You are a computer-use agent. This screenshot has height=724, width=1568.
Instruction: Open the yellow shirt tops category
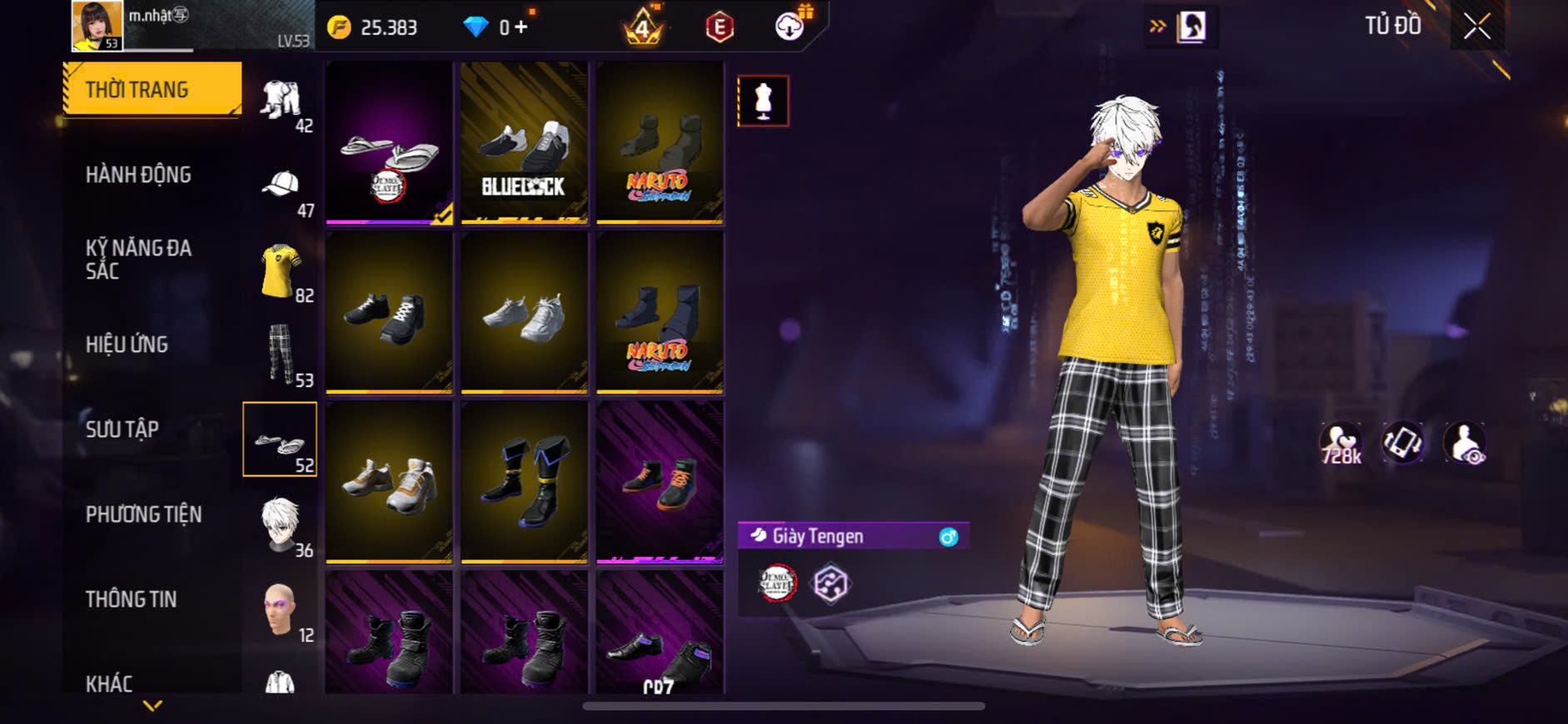(x=281, y=271)
